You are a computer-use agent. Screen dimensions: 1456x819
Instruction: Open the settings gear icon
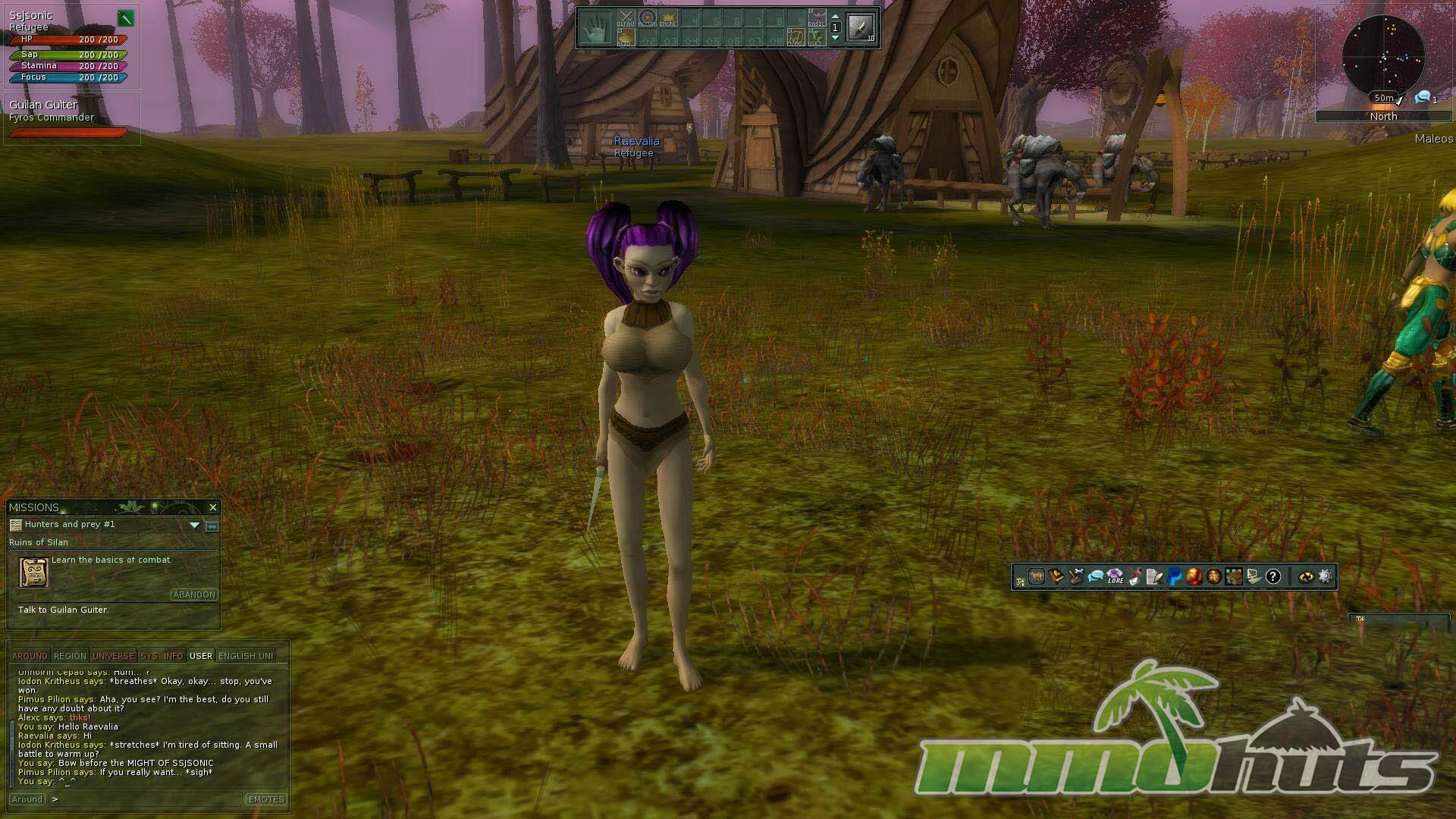coord(1325,577)
